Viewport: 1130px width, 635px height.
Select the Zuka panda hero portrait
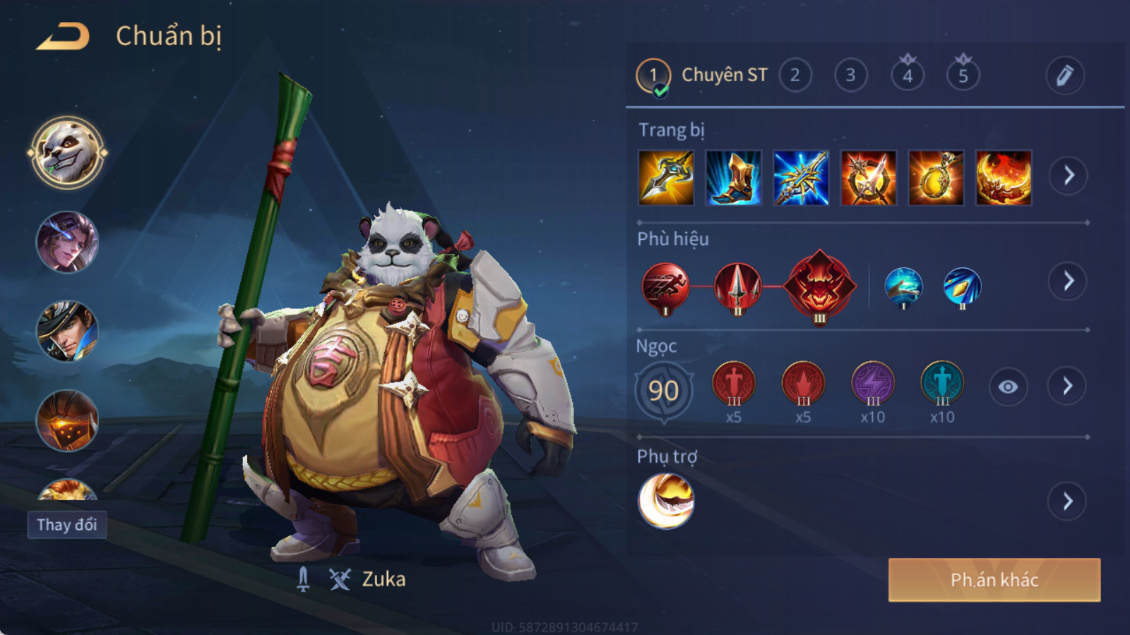67,153
